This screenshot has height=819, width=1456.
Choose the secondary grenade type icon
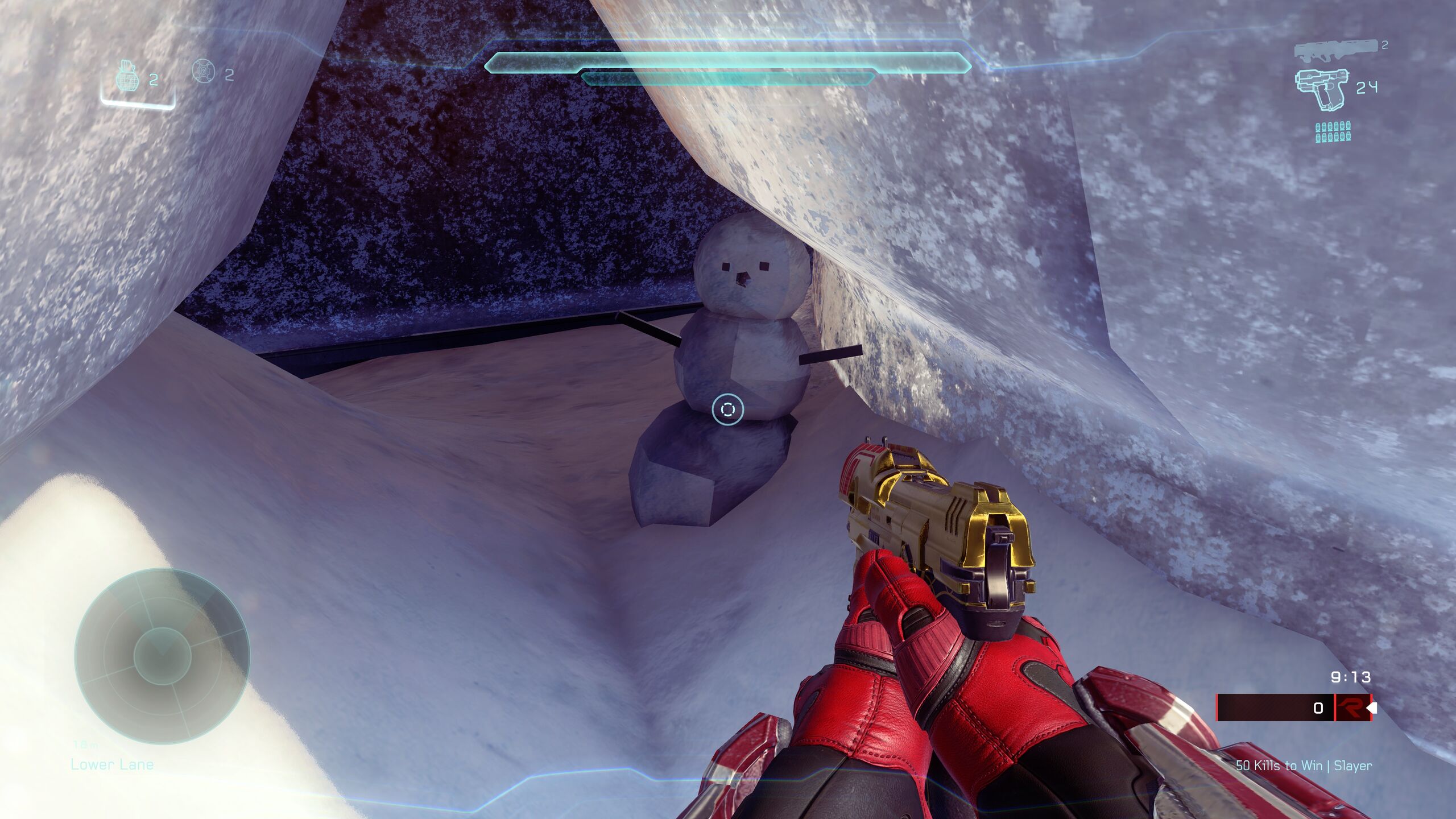pyautogui.click(x=203, y=72)
